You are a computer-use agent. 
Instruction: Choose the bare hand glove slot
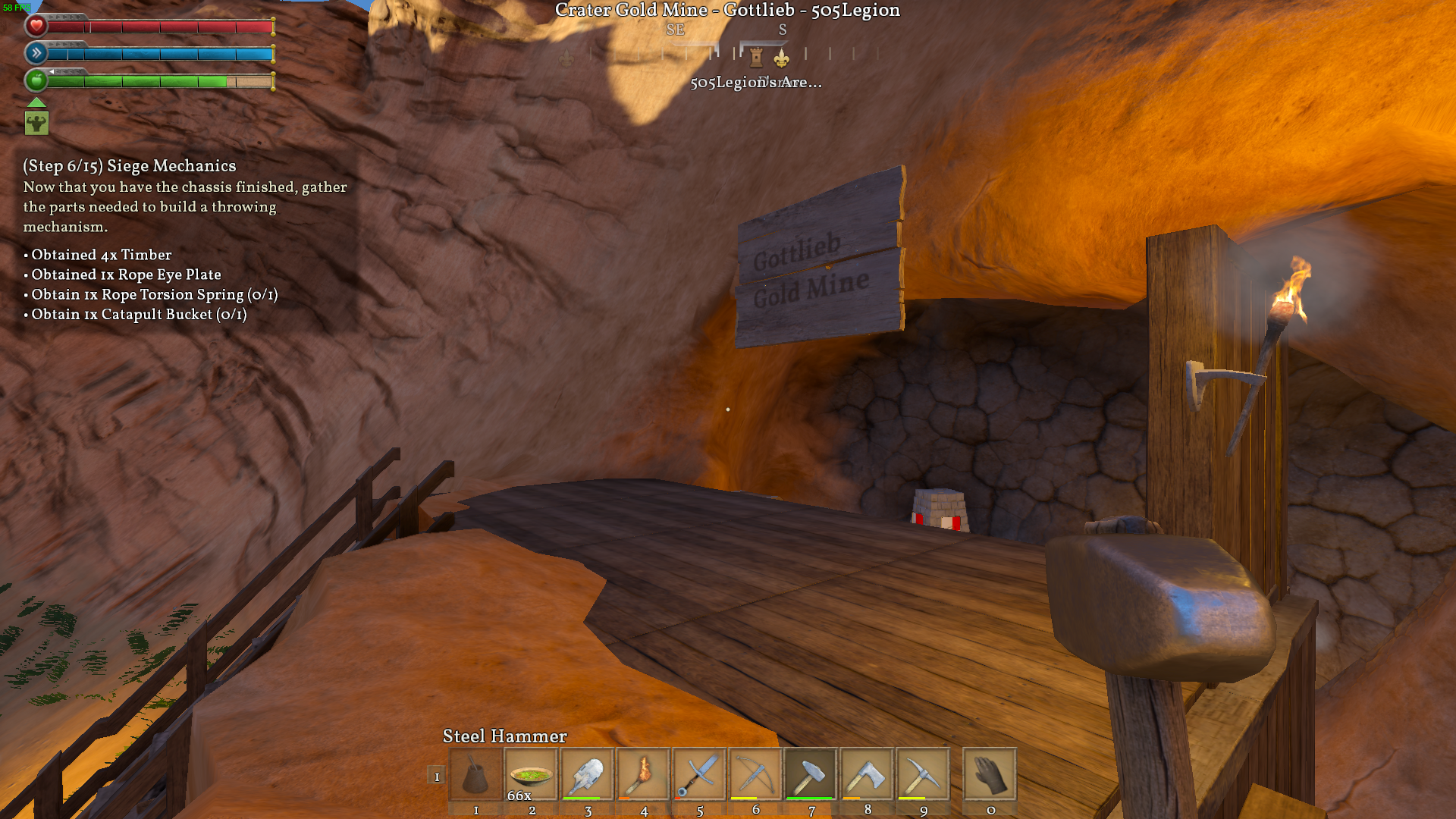990,774
